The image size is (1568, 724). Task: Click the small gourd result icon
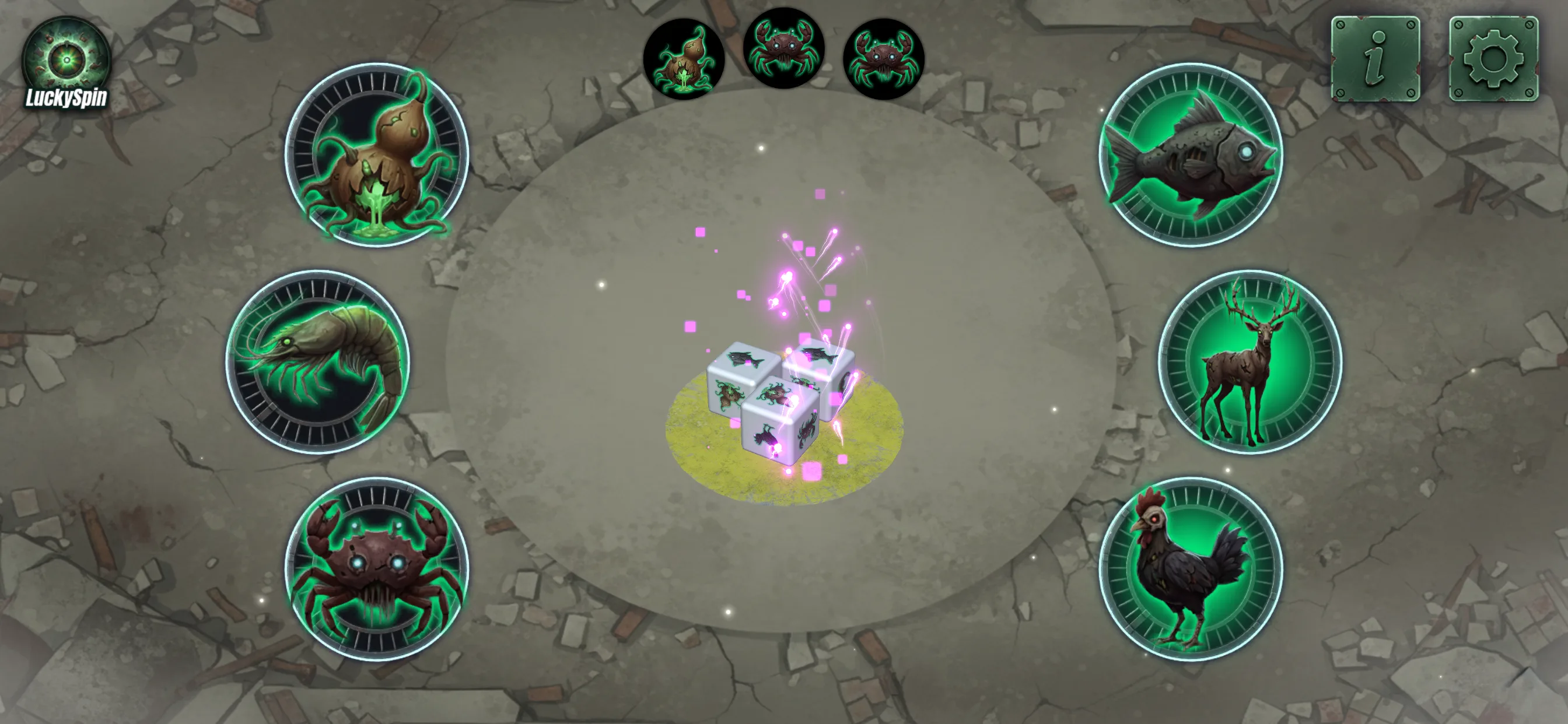(684, 59)
